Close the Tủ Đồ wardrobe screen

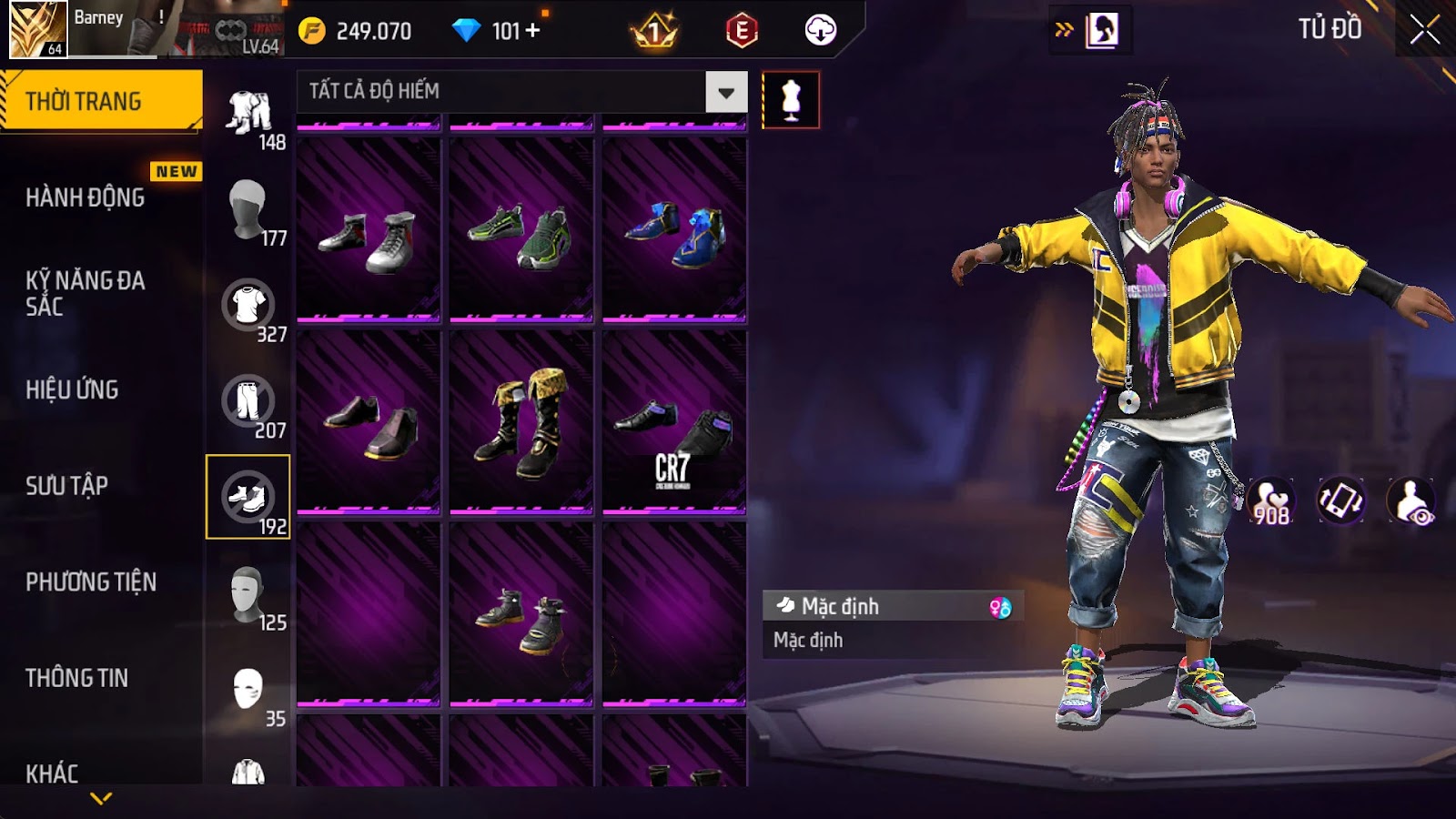point(1425,30)
